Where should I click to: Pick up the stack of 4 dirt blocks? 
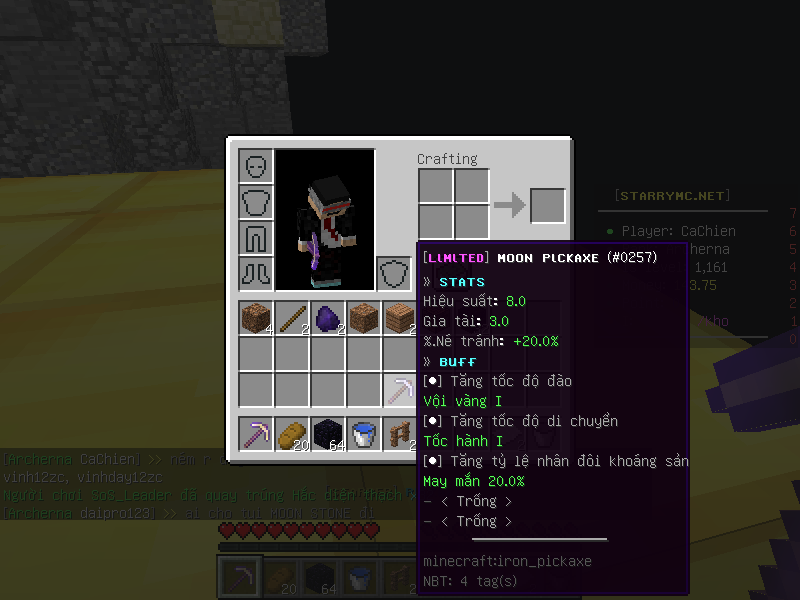[x=256, y=318]
